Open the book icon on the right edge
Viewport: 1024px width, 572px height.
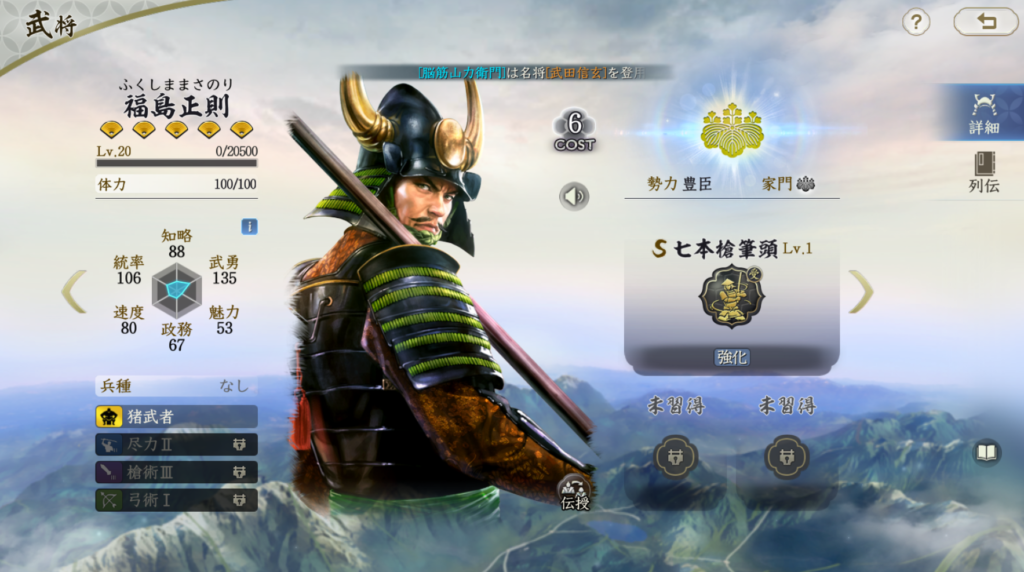point(987,453)
